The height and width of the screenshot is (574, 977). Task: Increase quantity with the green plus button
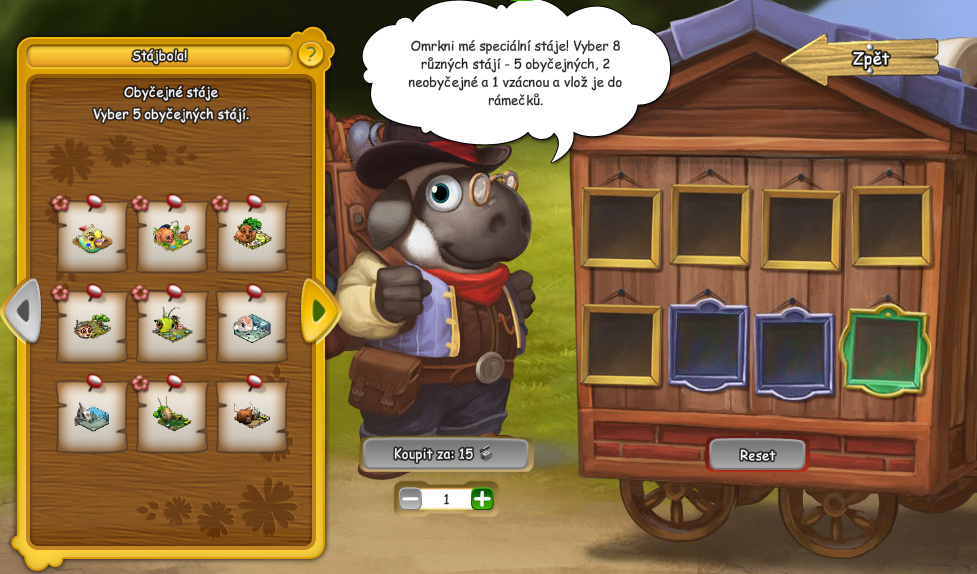(x=482, y=499)
